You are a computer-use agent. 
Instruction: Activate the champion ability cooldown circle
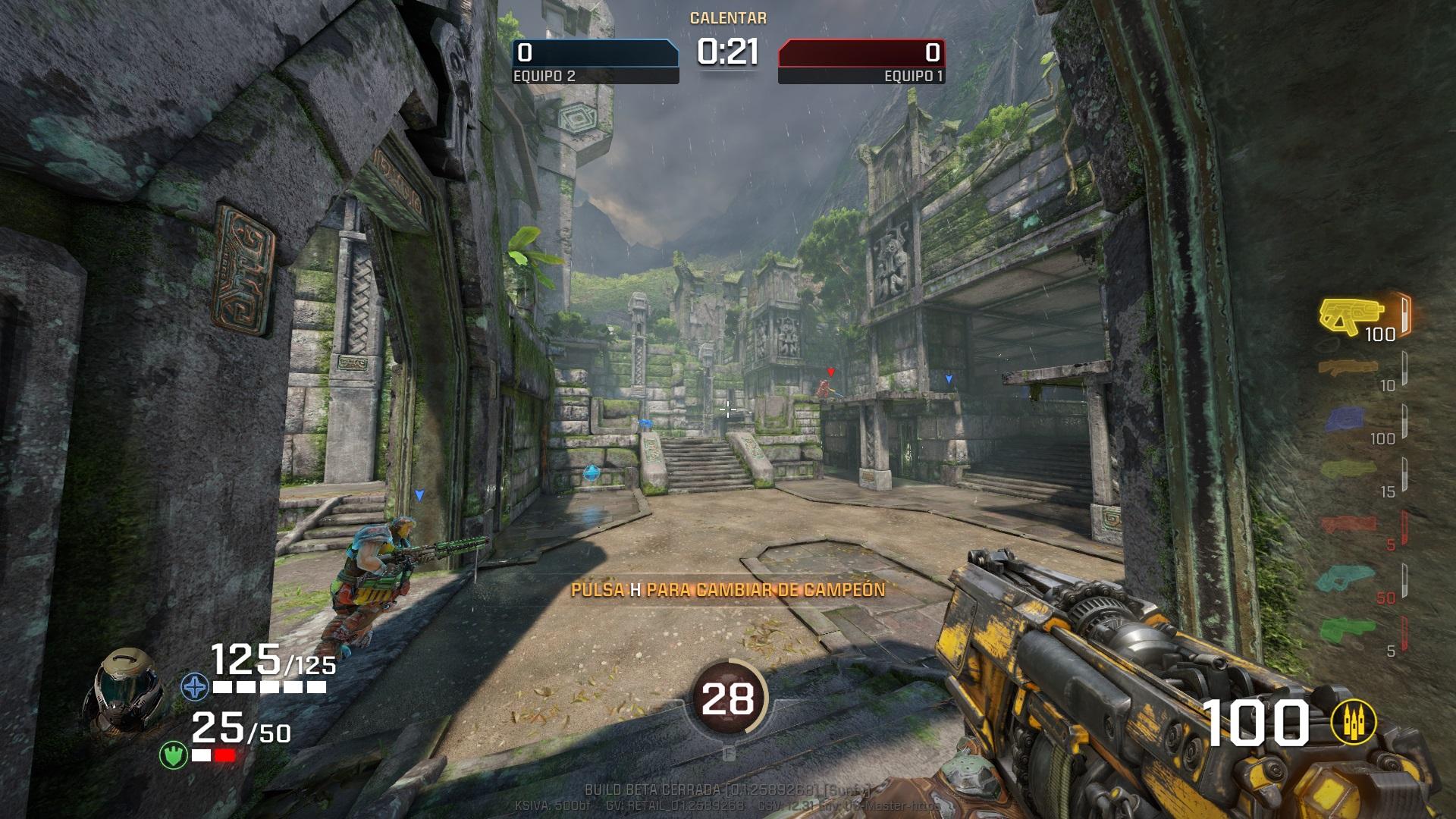pyautogui.click(x=727, y=699)
